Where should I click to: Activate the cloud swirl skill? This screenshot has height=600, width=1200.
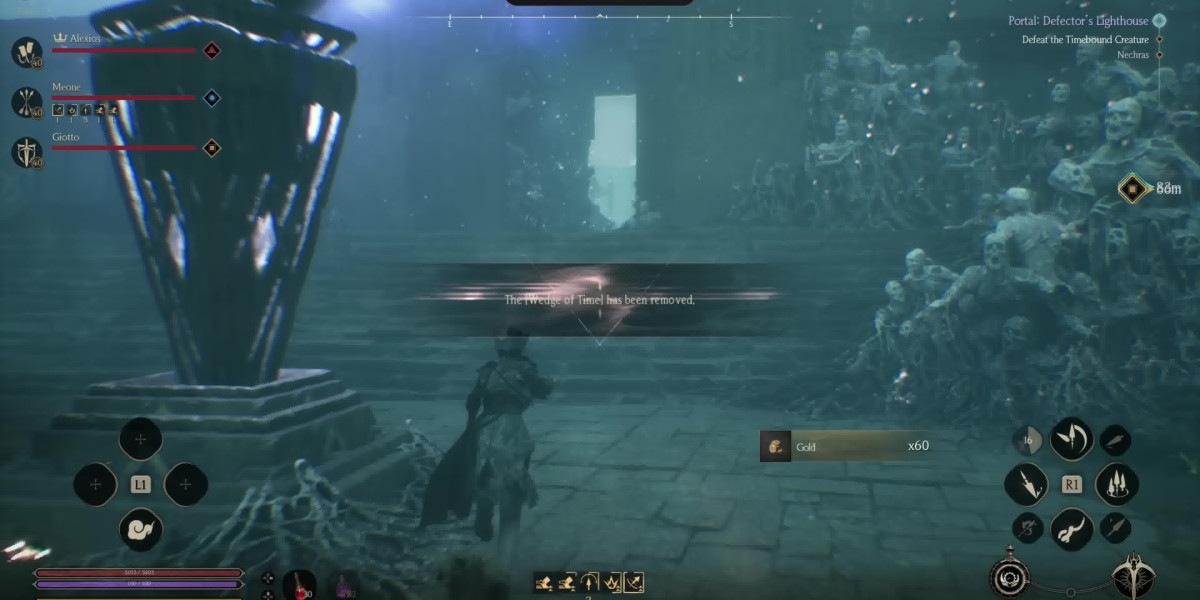[140, 529]
